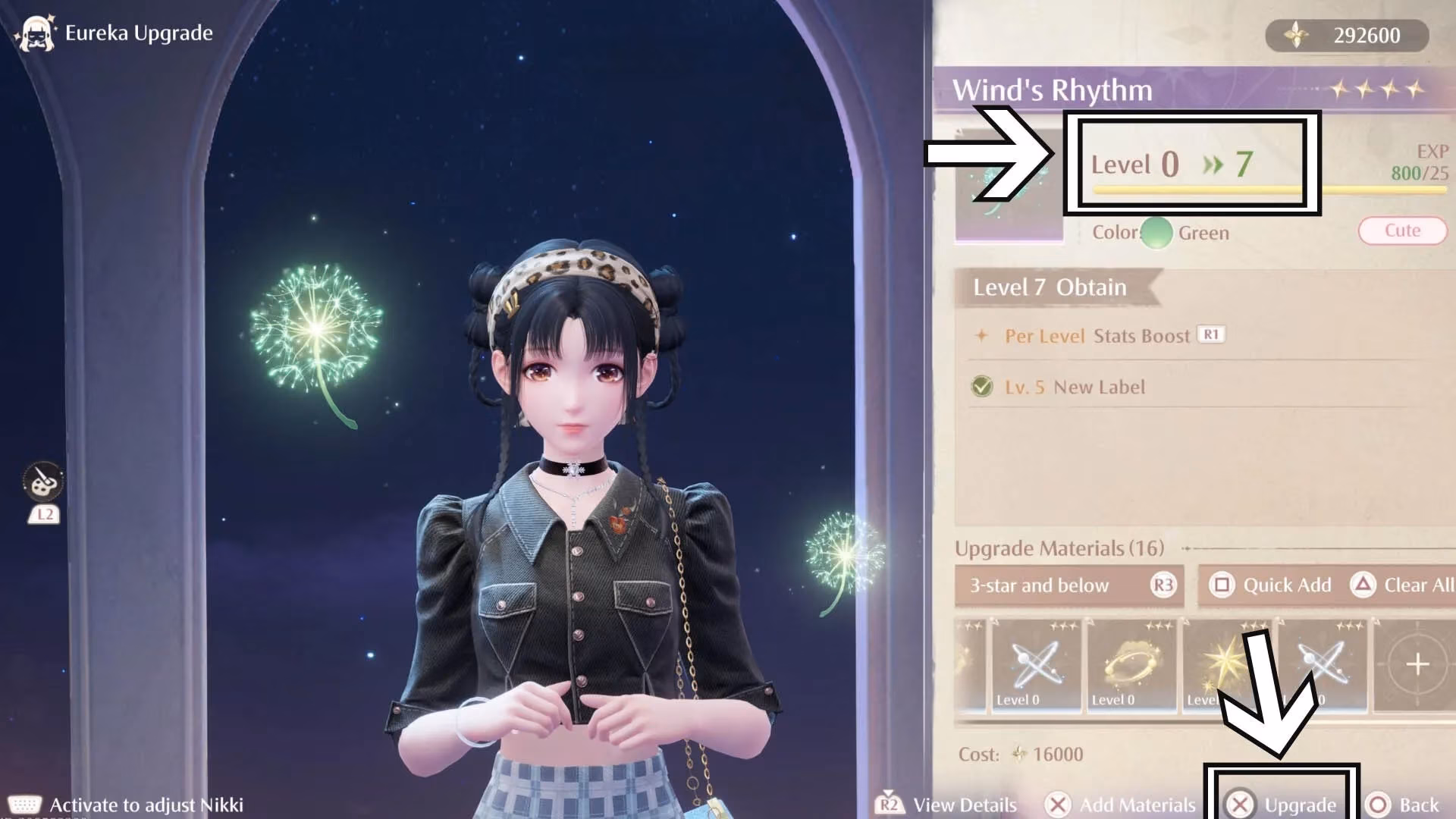Click the R1 icon beside Stats Boost
Viewport: 1456px width, 819px height.
[x=1210, y=335]
